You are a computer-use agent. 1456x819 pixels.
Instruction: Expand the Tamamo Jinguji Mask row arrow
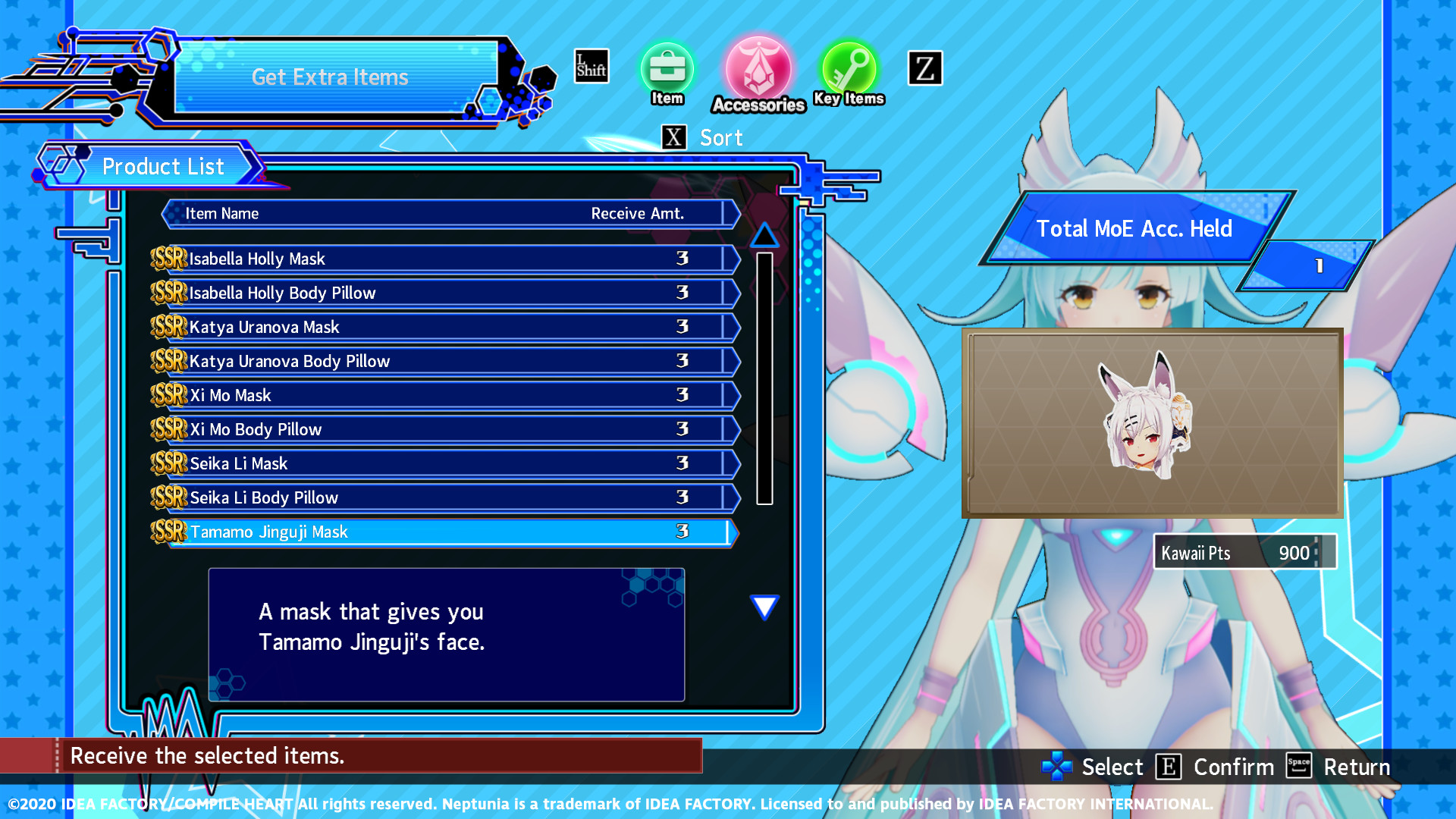click(x=730, y=532)
